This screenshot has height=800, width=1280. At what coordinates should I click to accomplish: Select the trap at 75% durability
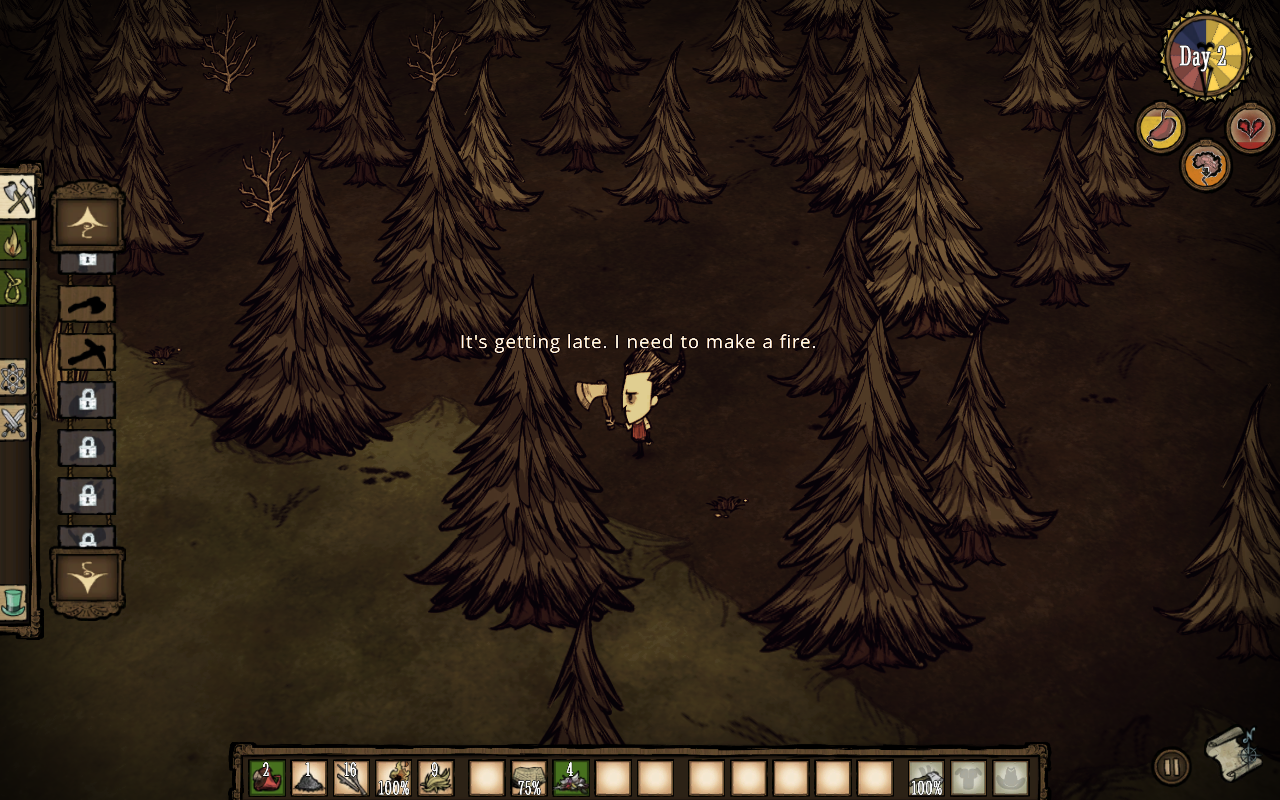(529, 778)
